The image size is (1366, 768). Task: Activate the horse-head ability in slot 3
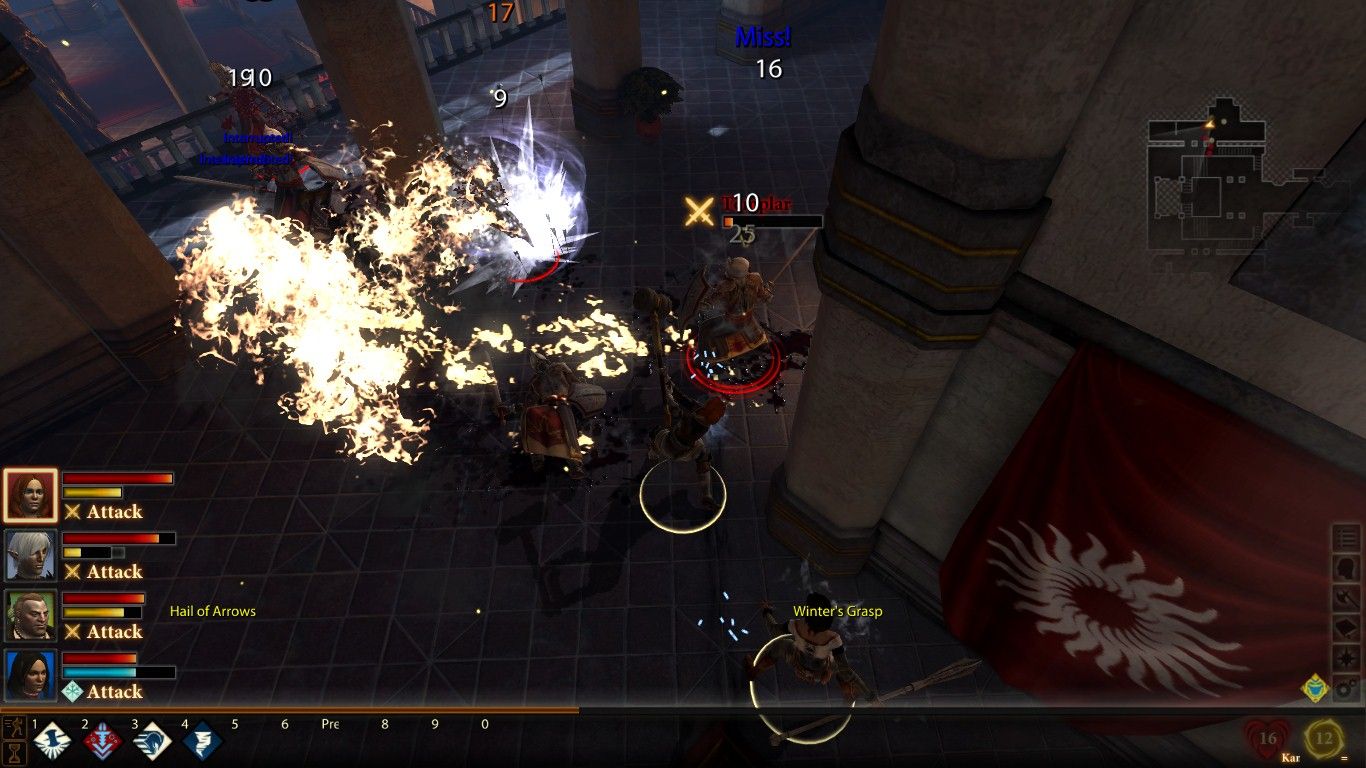coord(152,742)
